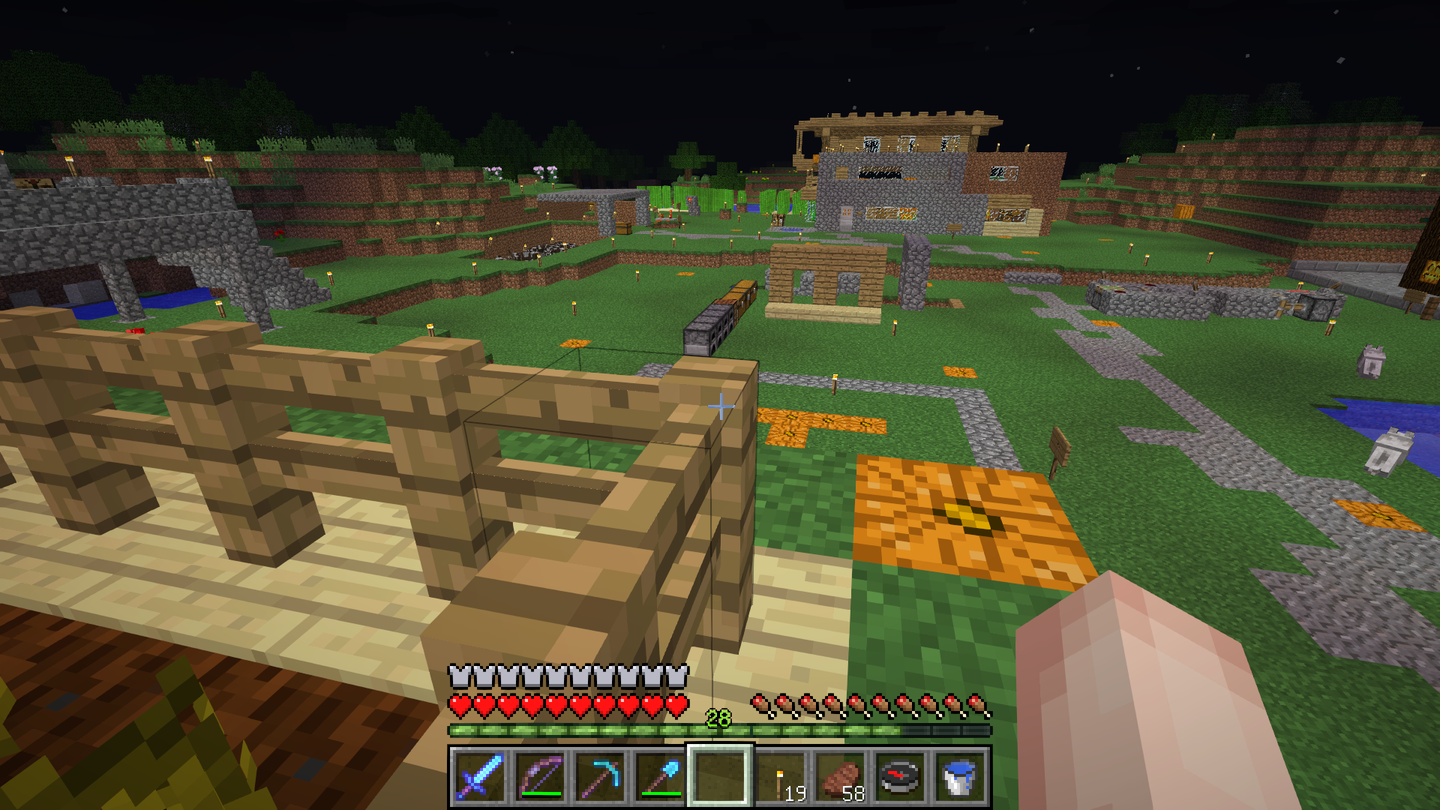
Task: Choose the cooked meat stack of 58
Action: [x=839, y=775]
